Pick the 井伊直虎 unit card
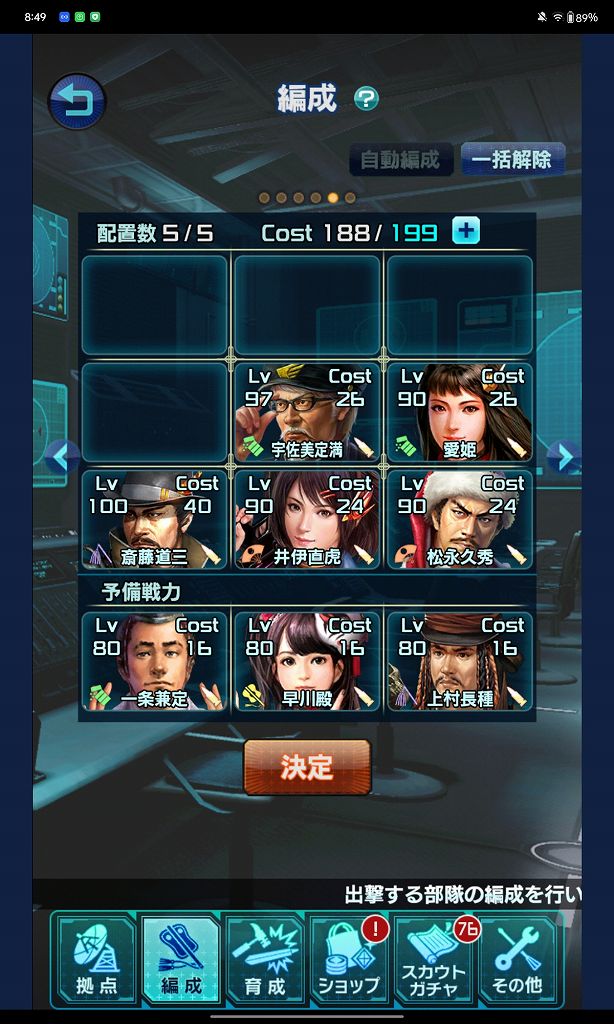 [307, 519]
